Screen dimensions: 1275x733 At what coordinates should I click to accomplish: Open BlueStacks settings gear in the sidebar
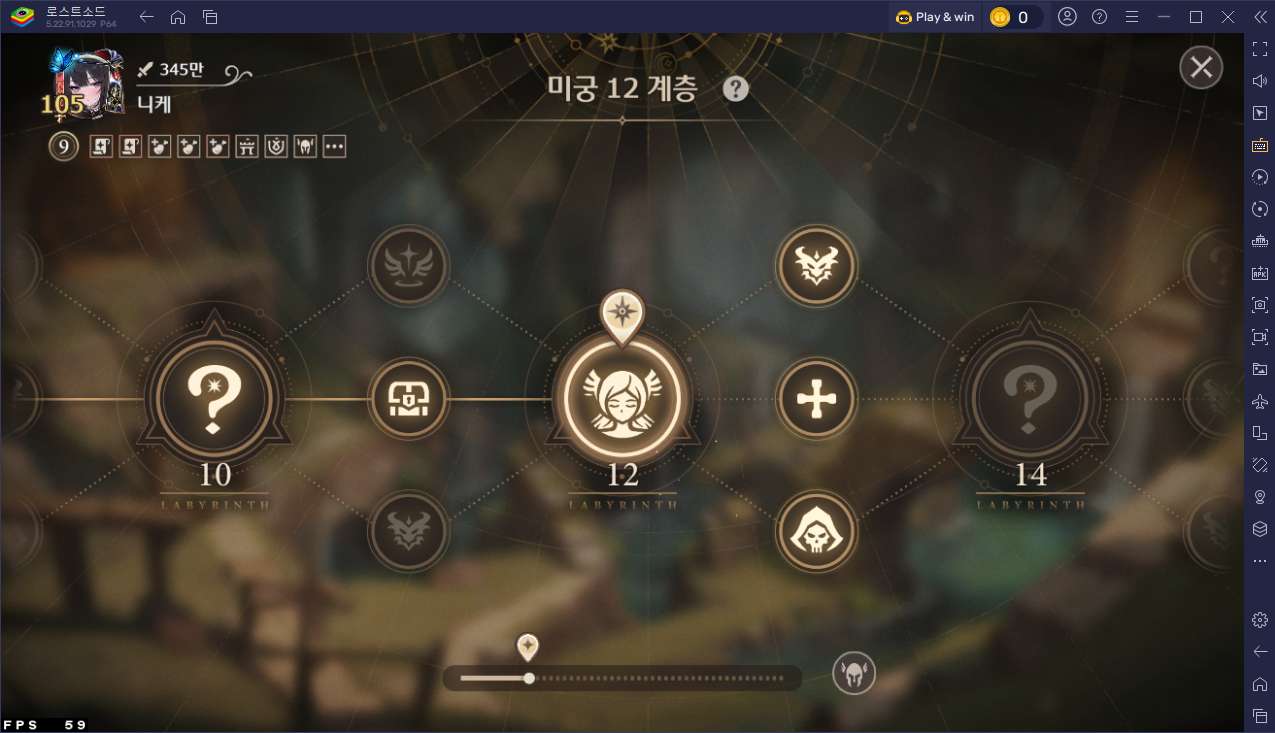pyautogui.click(x=1259, y=620)
